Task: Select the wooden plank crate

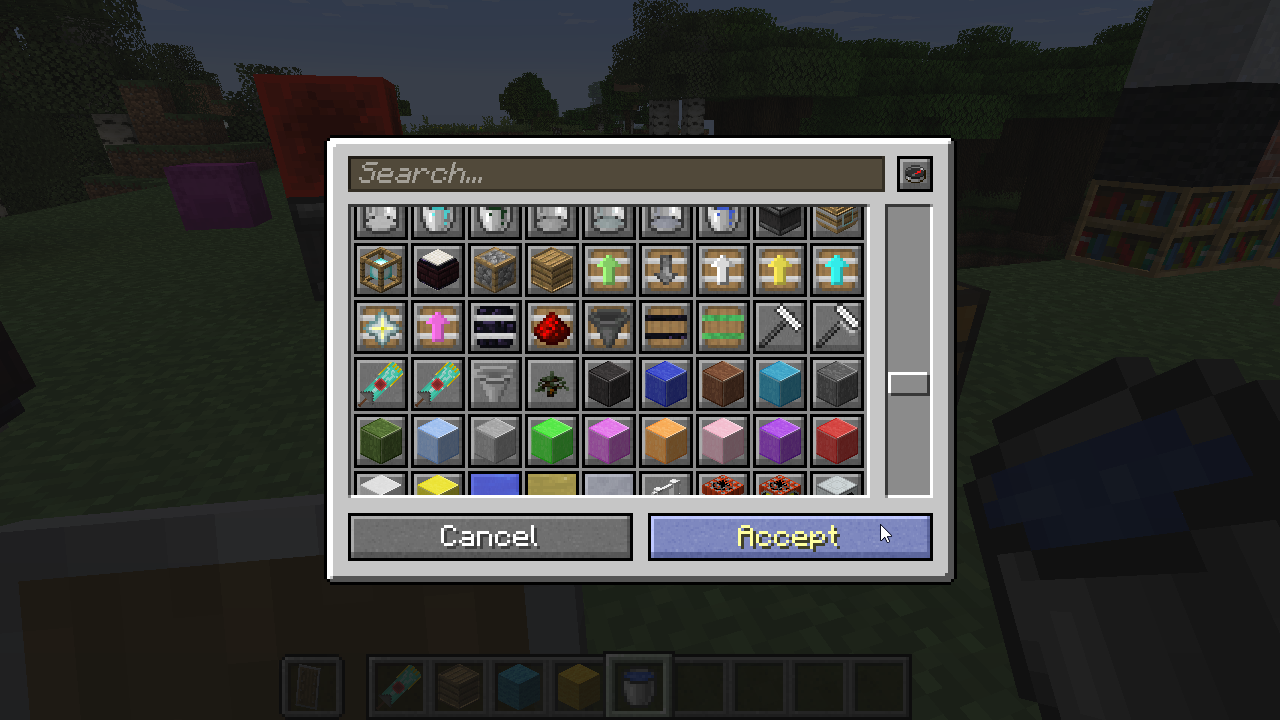Action: (552, 270)
